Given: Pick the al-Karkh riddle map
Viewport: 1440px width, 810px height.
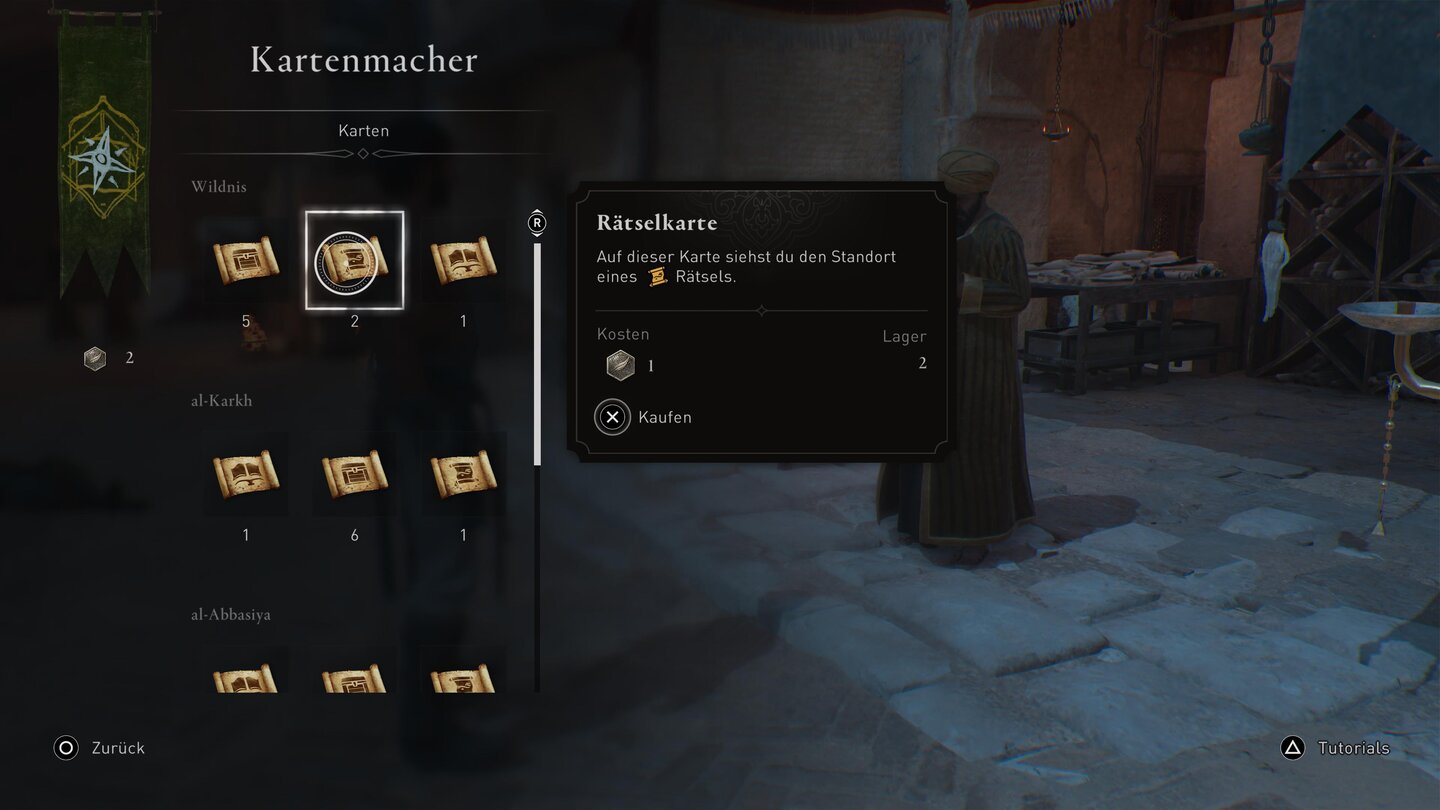Looking at the screenshot, I should click(463, 474).
